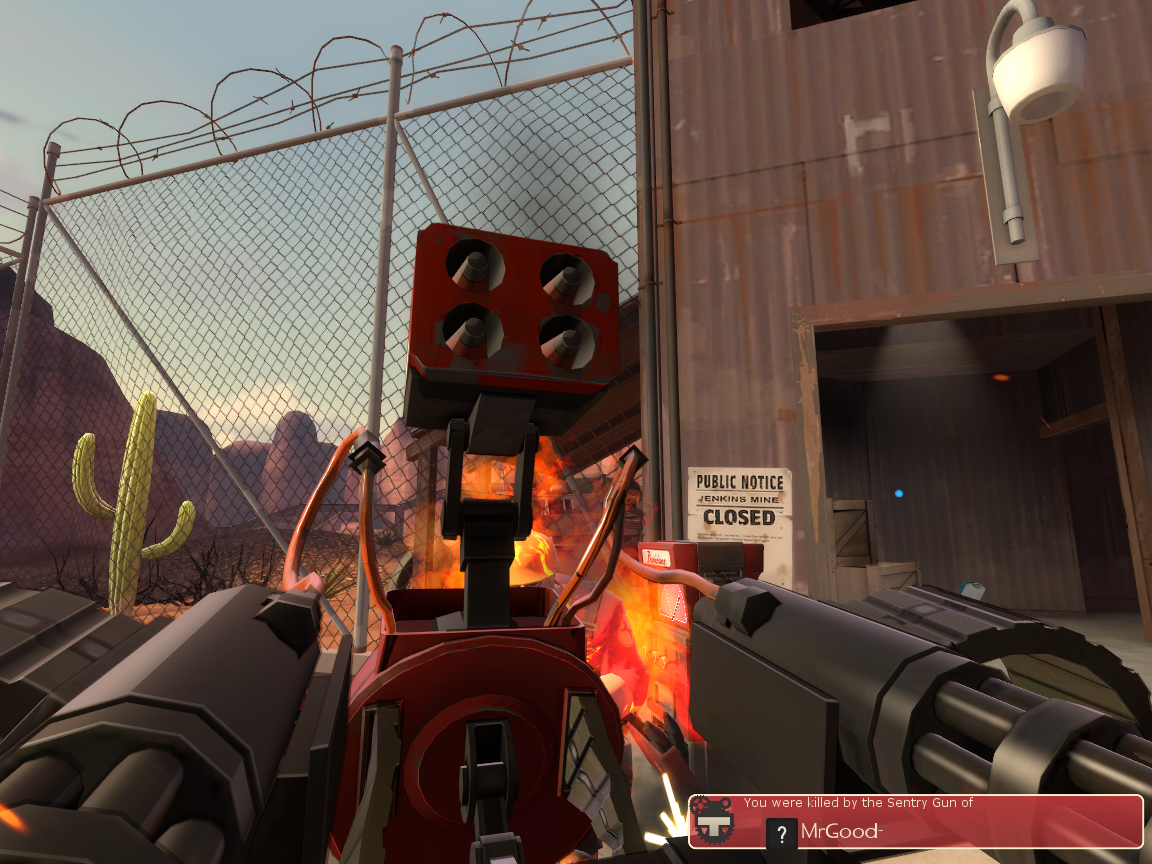1152x864 pixels.
Task: Select the killer name MrGood-
Action: pyautogui.click(x=840, y=832)
